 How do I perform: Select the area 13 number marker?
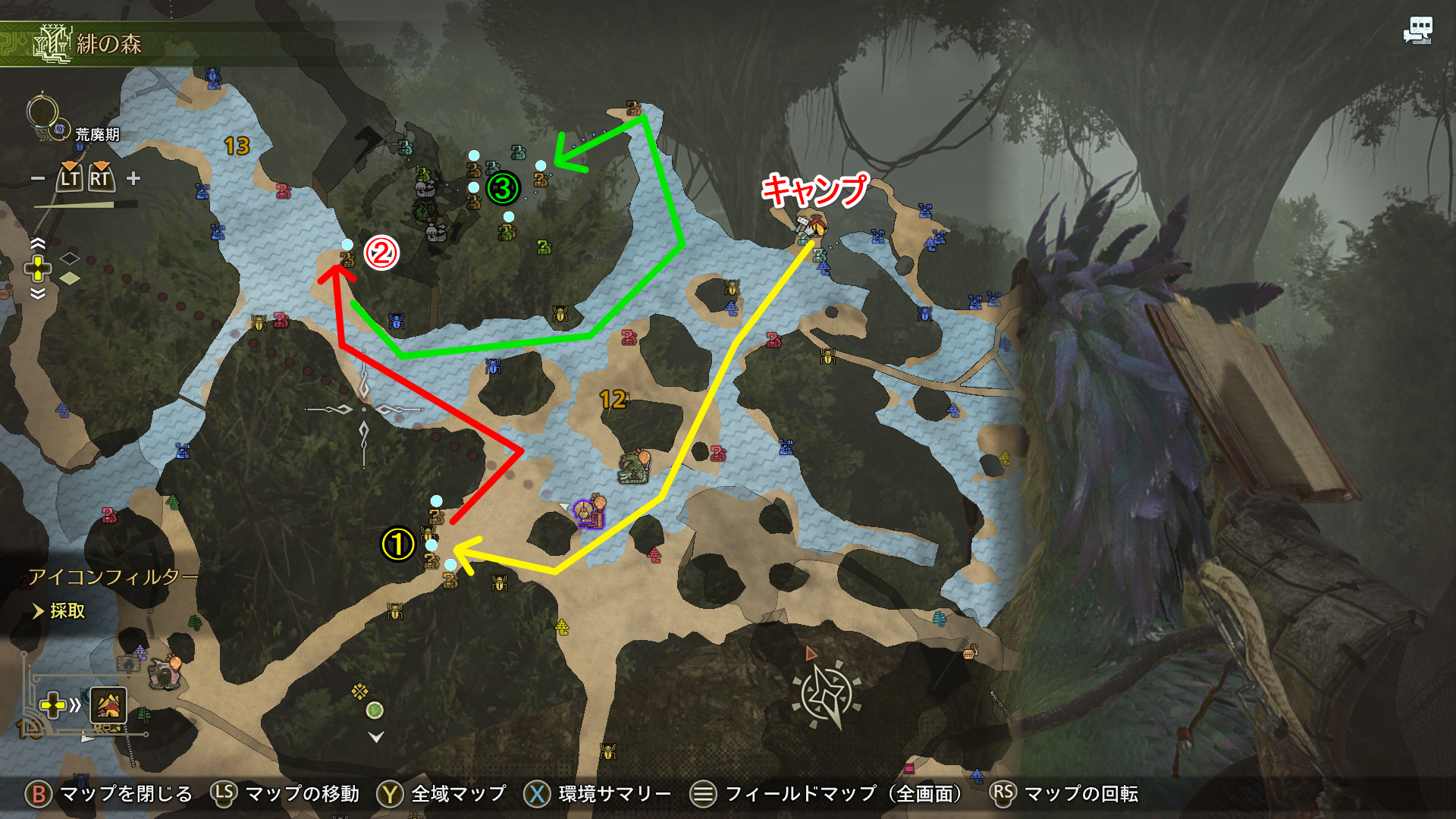click(237, 146)
